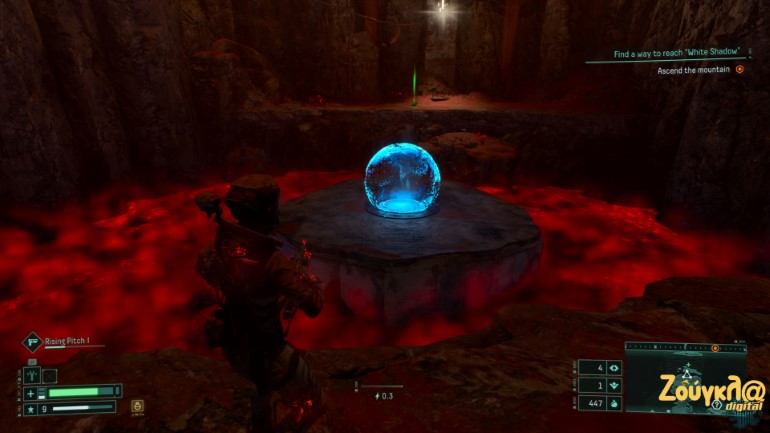The width and height of the screenshot is (770, 433).
Task: Click the key counter icon showing 1
Action: coord(614,386)
